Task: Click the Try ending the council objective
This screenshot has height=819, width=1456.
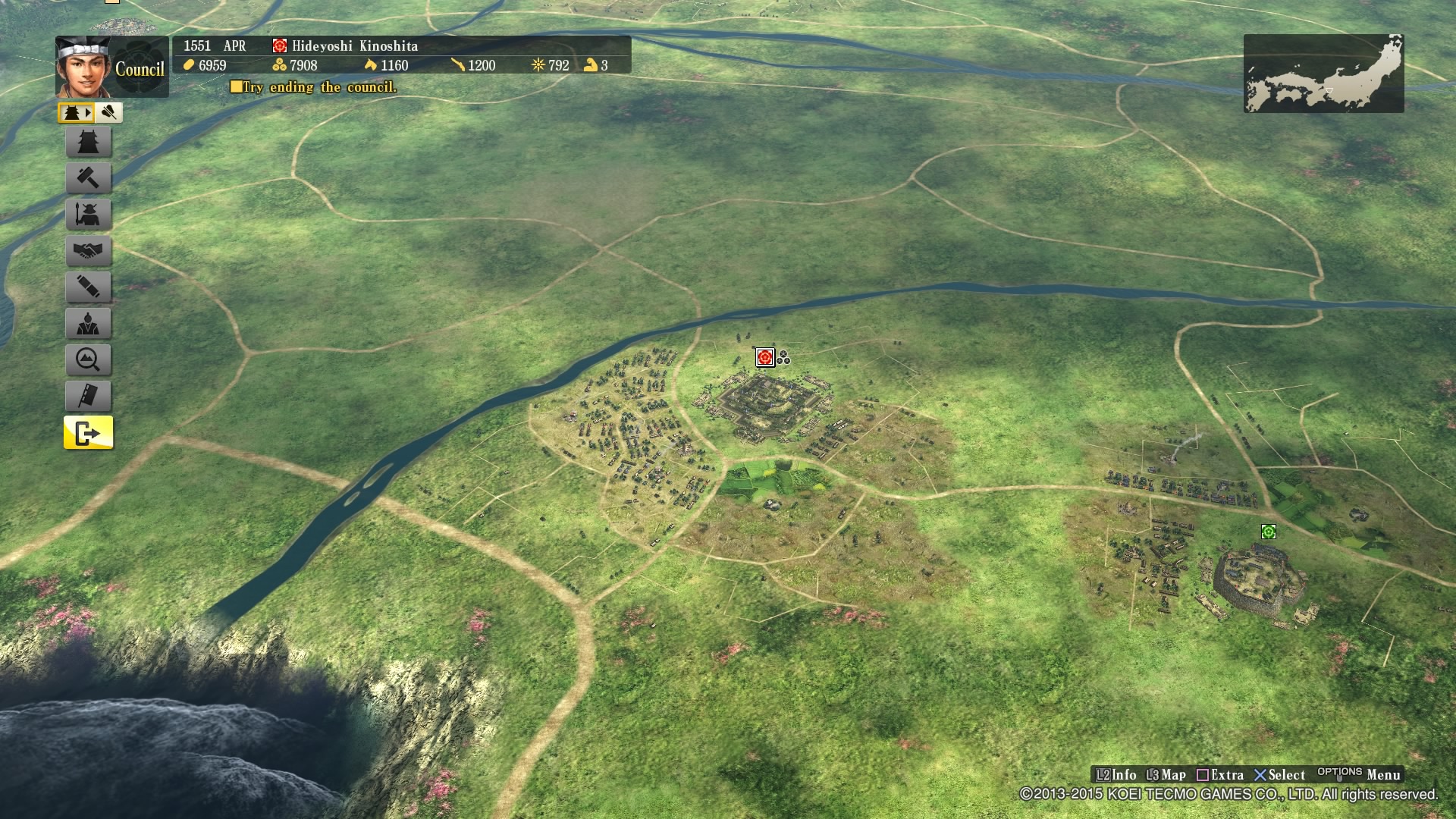Action: tap(315, 88)
